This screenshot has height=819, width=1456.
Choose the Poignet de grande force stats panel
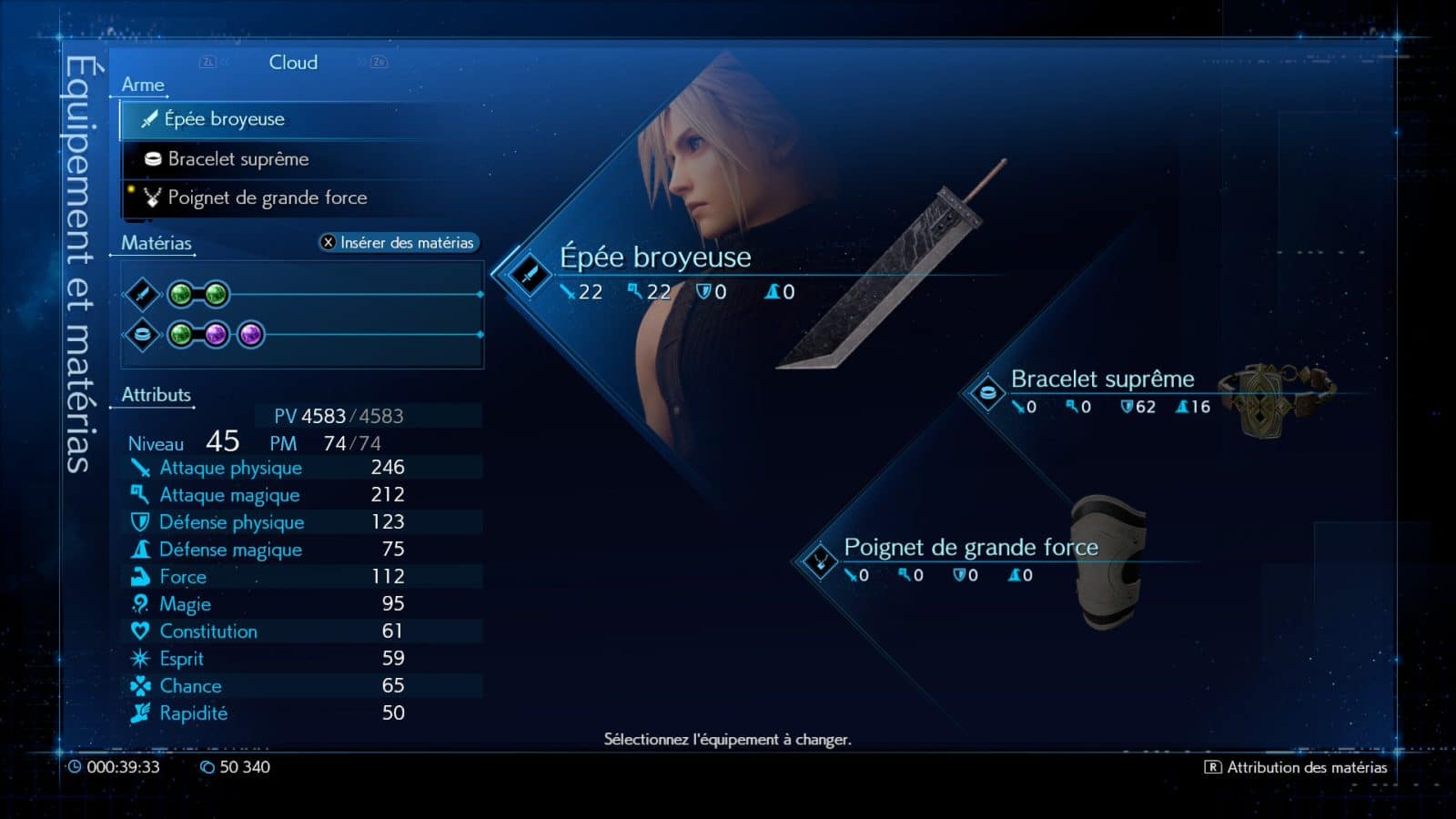970,558
